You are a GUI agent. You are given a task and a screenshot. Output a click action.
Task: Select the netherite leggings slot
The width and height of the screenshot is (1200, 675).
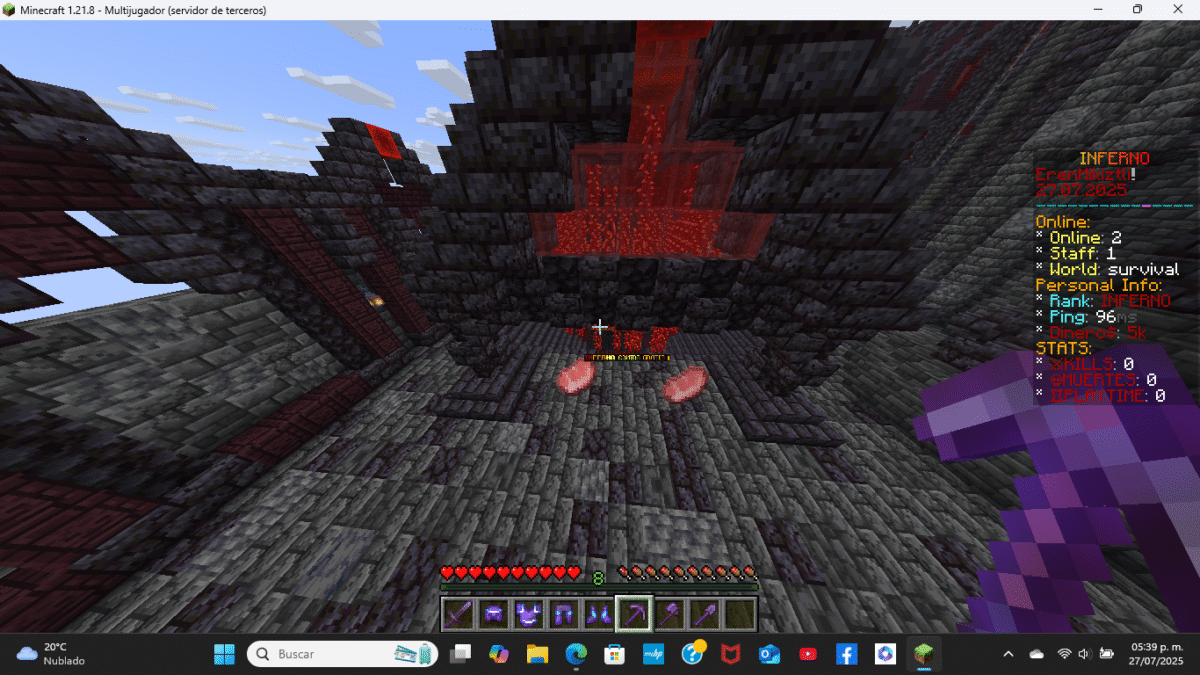tap(563, 614)
